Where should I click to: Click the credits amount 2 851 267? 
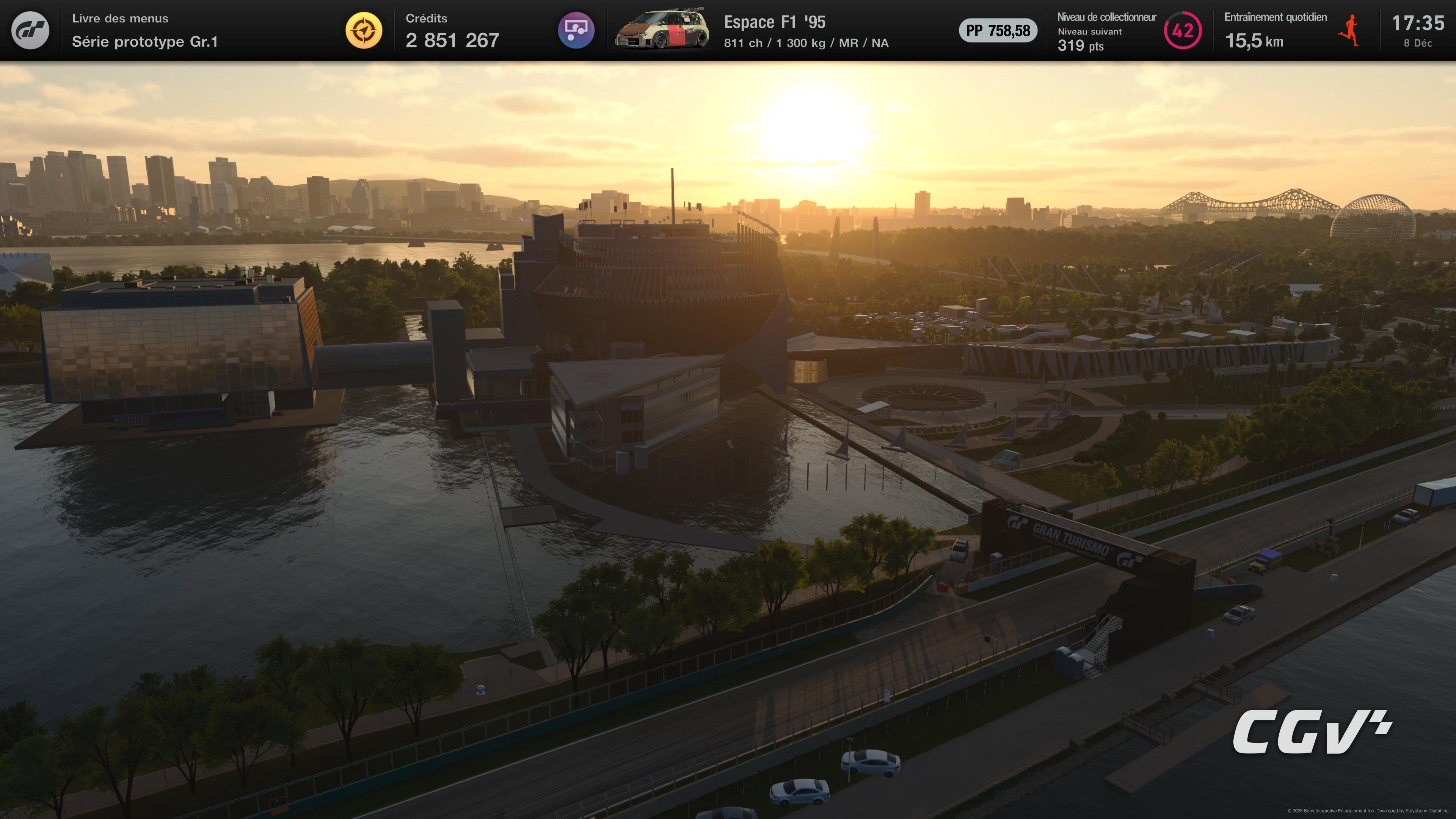pos(452,39)
